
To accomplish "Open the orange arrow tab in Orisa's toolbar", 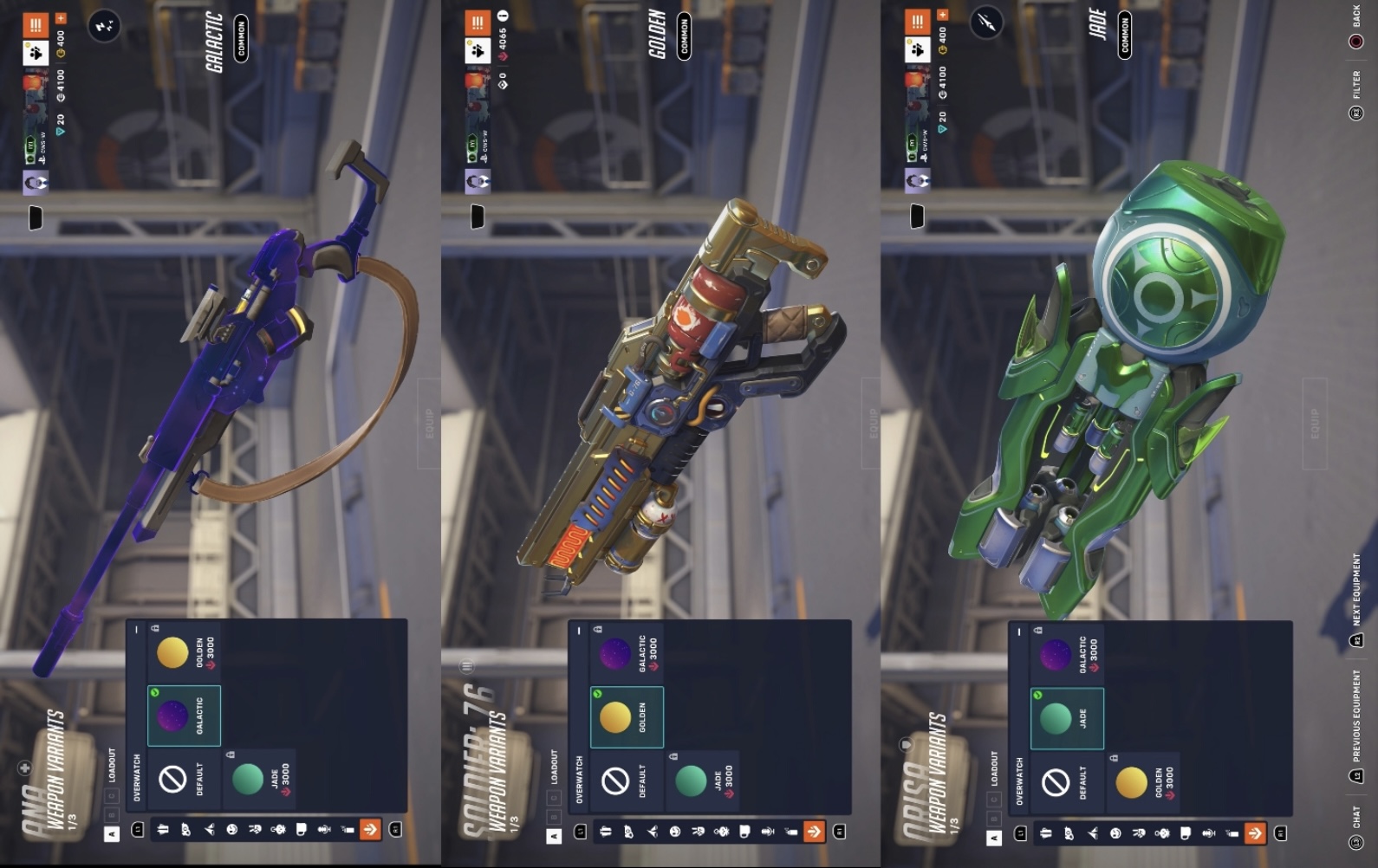I will click(x=1254, y=833).
